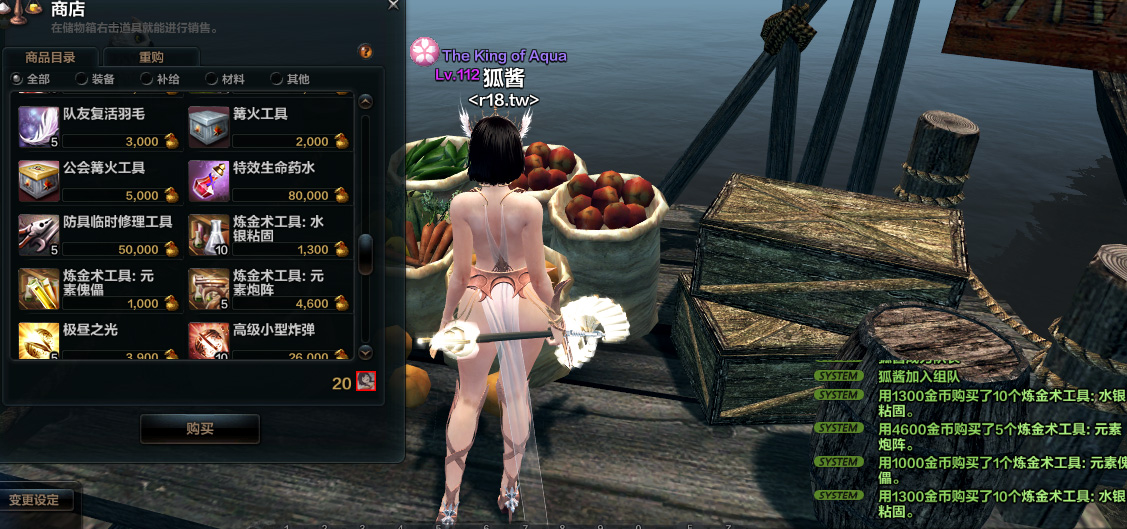Click the 购买 purchase button
Image resolution: width=1127 pixels, height=529 pixels.
[200, 429]
